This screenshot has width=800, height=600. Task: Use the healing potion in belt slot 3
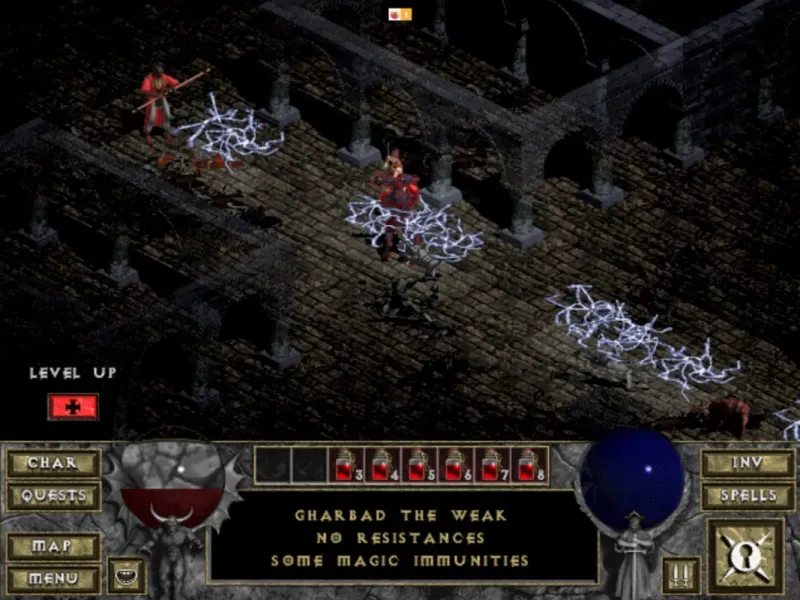click(347, 465)
